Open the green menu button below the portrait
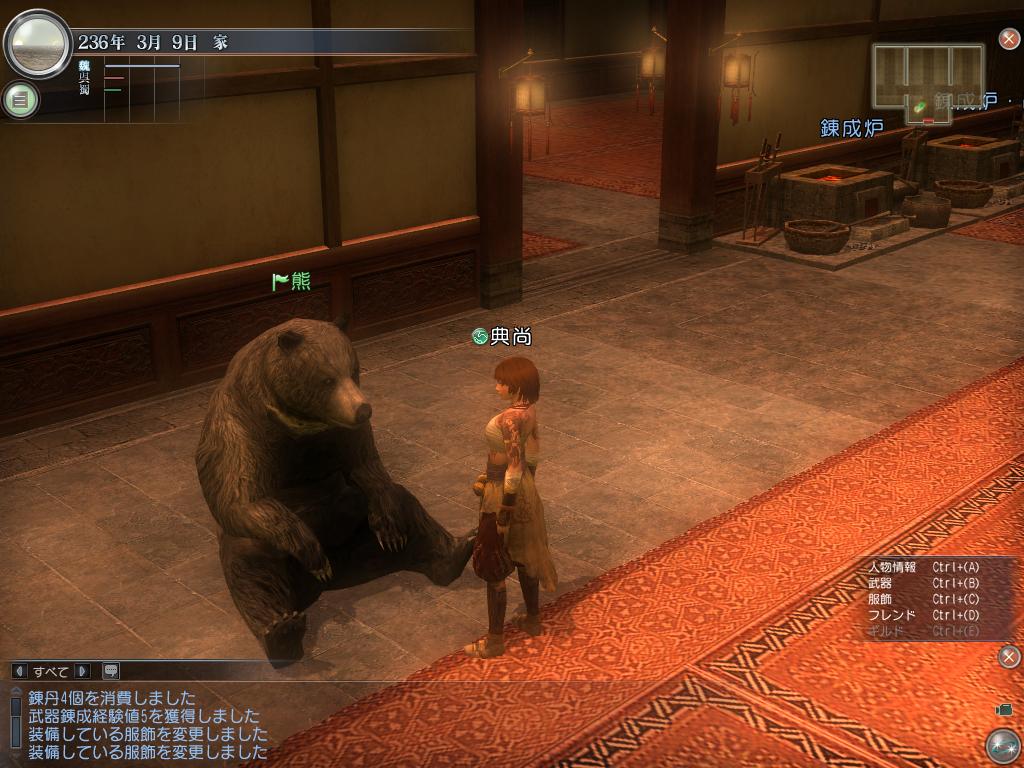Screen dimensions: 1024x768 [20, 99]
